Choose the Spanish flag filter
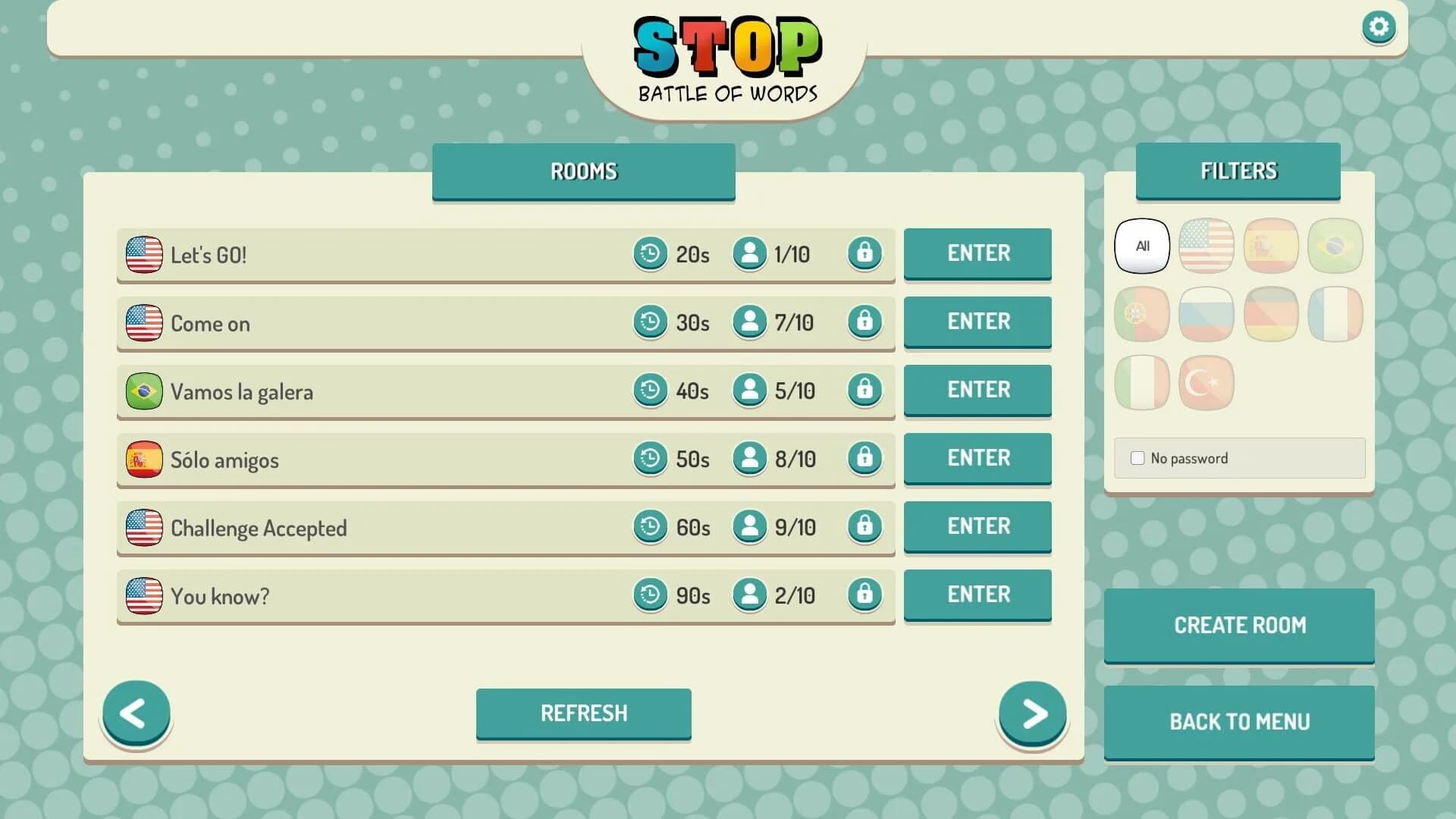Image resolution: width=1456 pixels, height=819 pixels. 1270,246
